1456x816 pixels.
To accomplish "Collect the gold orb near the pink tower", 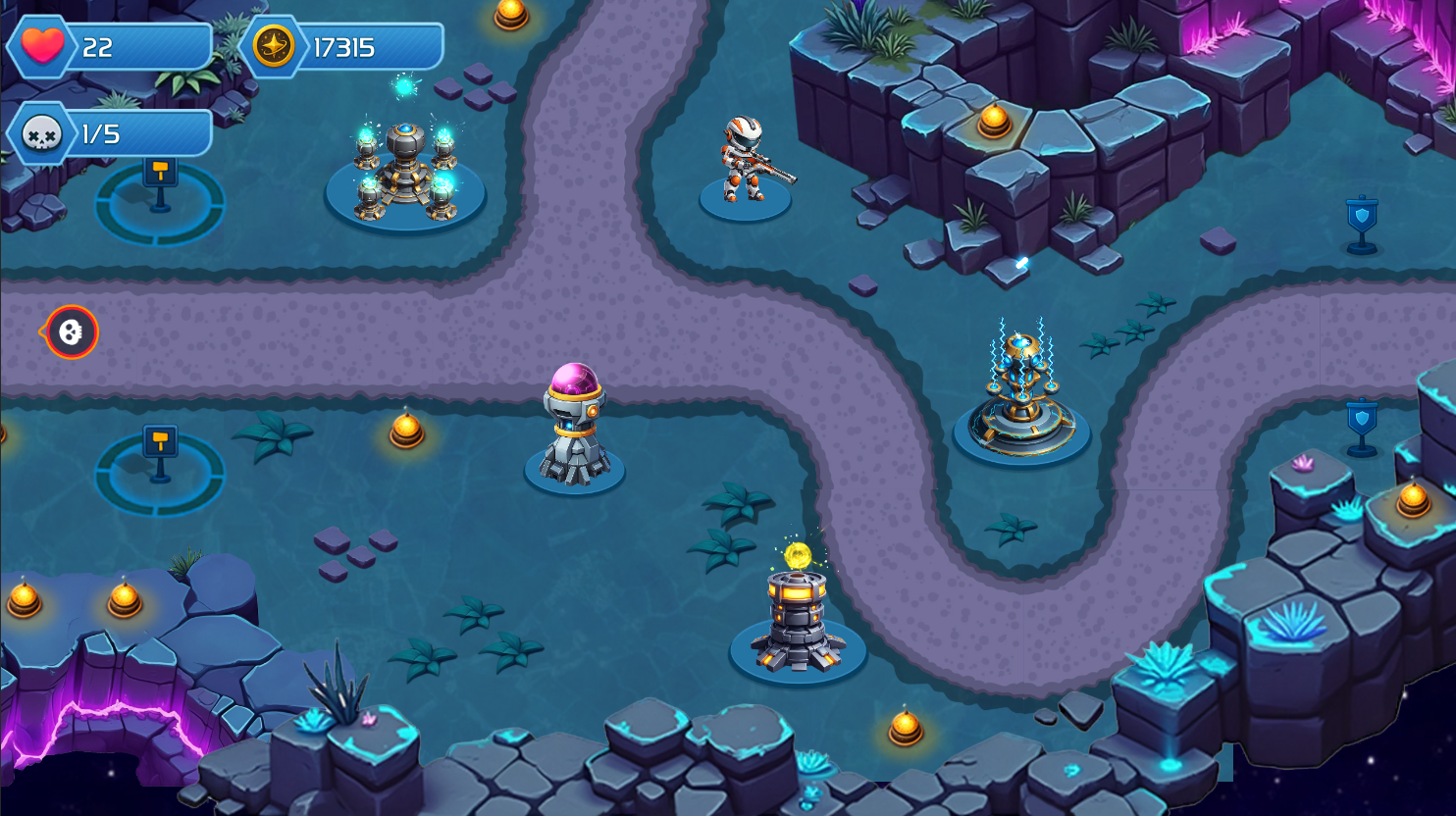I will pyautogui.click(x=406, y=430).
